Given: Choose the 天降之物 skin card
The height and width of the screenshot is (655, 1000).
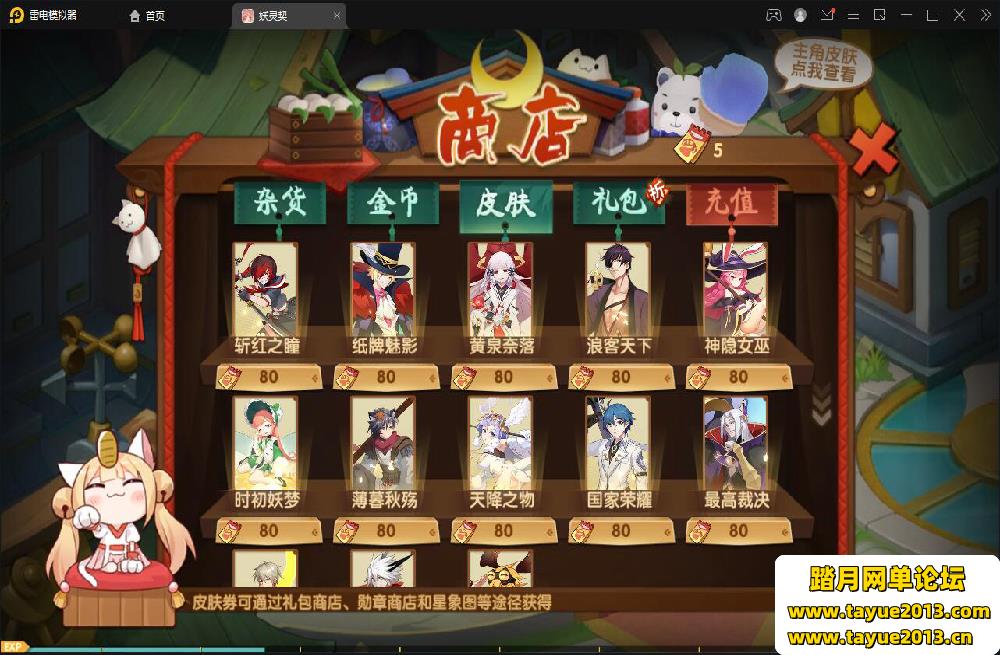Looking at the screenshot, I should (500, 445).
